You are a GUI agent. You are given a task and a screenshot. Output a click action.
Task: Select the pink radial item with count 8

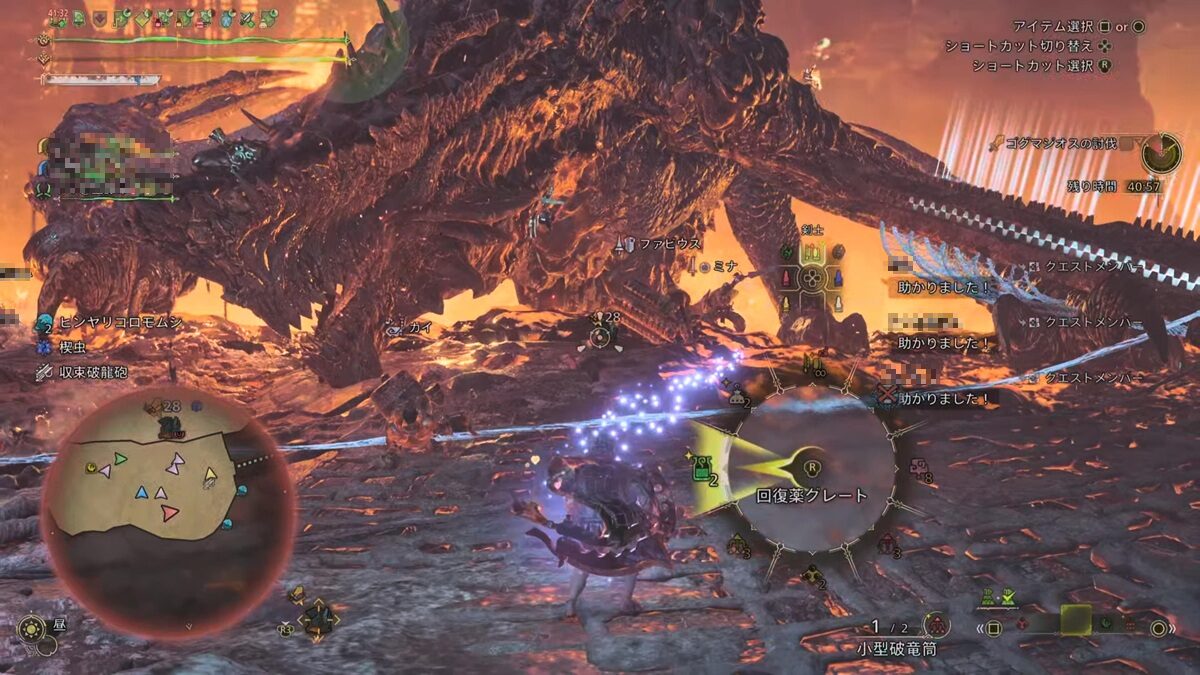click(x=919, y=469)
